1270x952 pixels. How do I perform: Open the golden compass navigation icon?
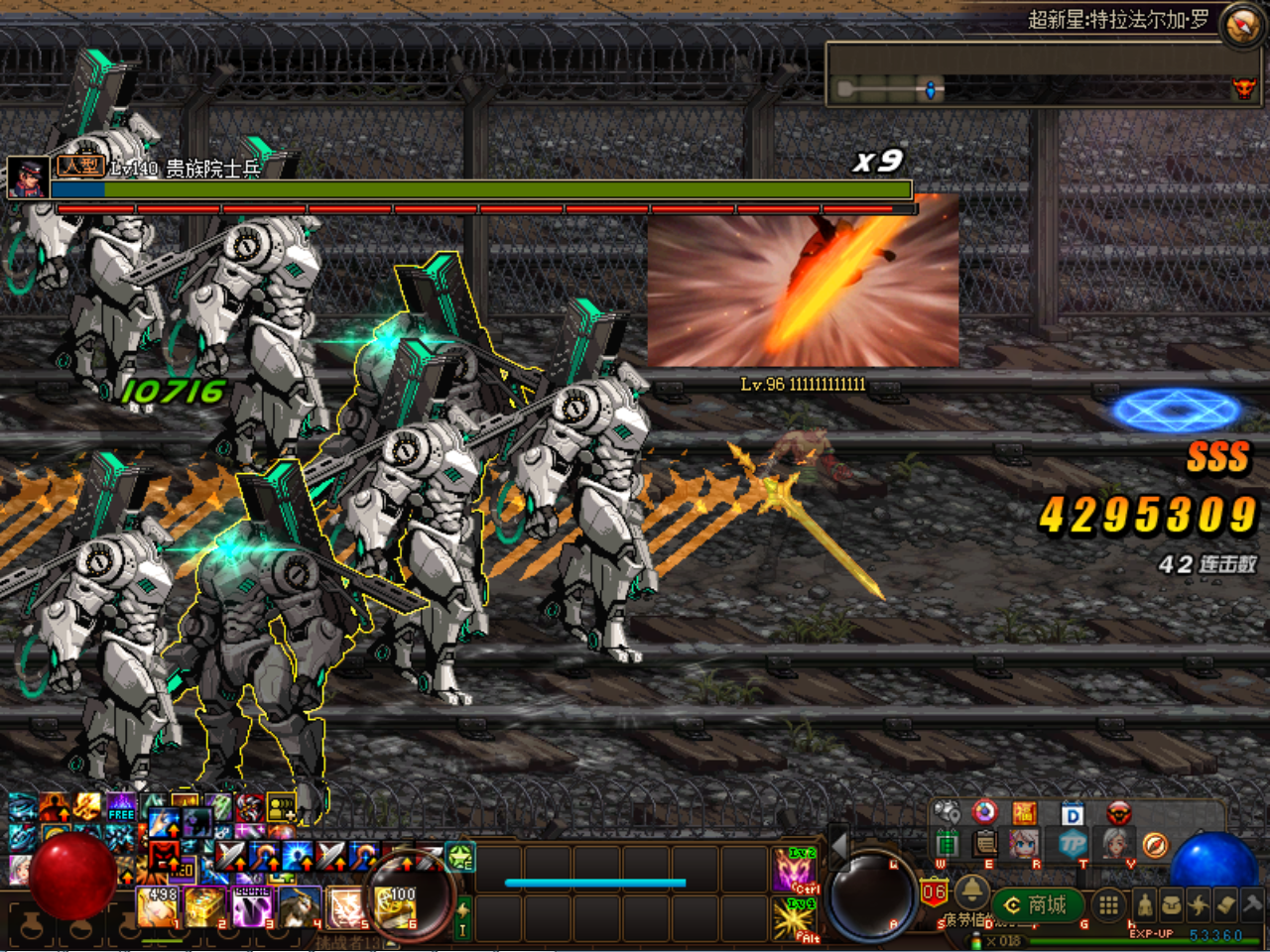(x=1156, y=846)
